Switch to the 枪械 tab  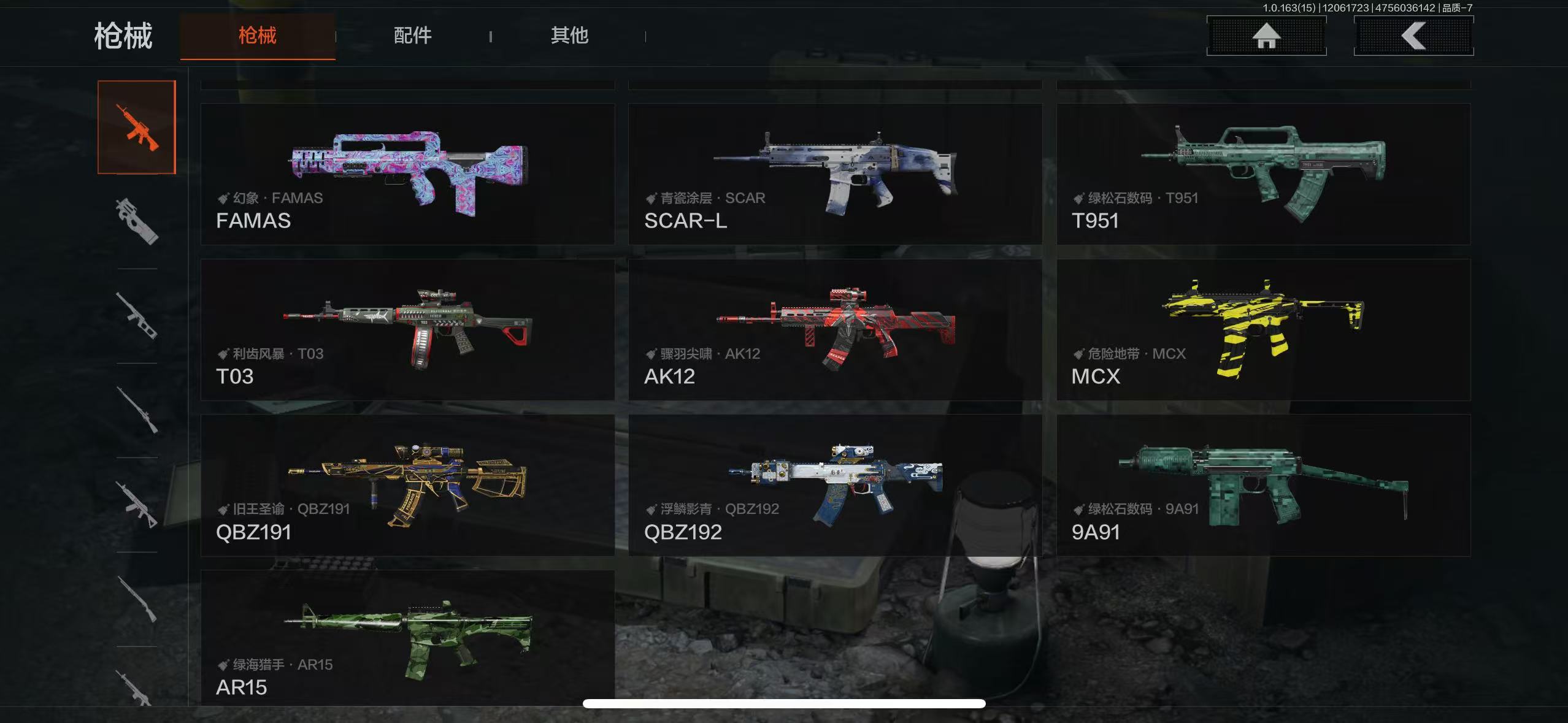coord(258,36)
